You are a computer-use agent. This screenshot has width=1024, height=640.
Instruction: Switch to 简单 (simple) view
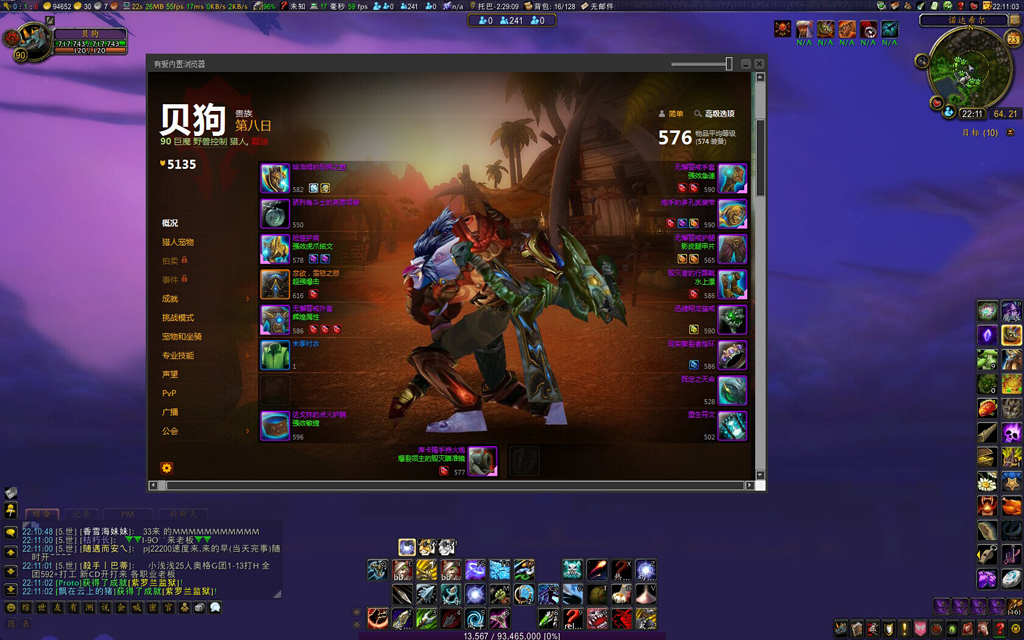click(x=671, y=114)
